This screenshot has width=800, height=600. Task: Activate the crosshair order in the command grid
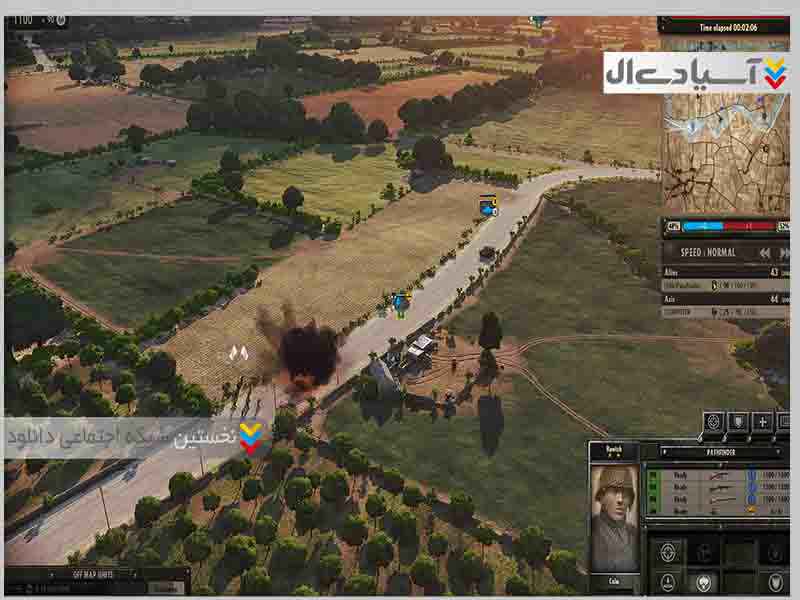click(x=669, y=552)
